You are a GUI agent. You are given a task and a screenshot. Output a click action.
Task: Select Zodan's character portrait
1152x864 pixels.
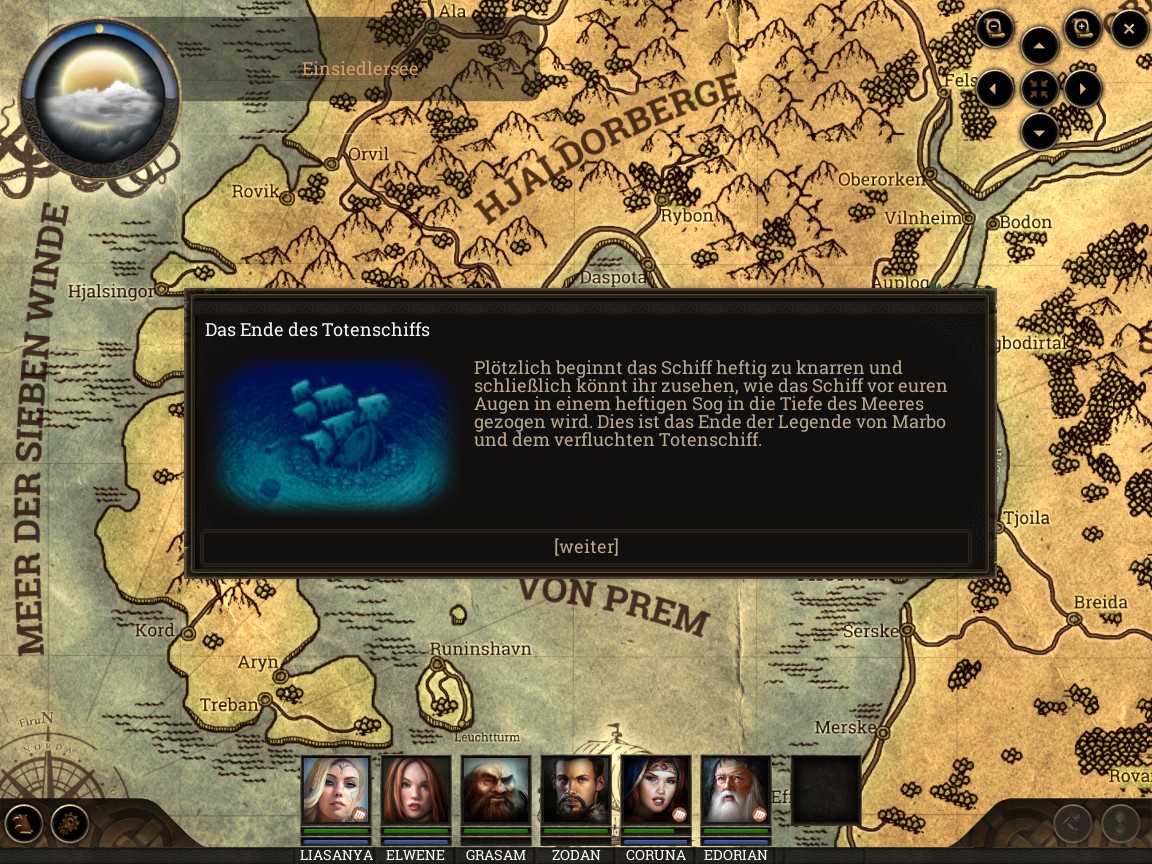576,790
